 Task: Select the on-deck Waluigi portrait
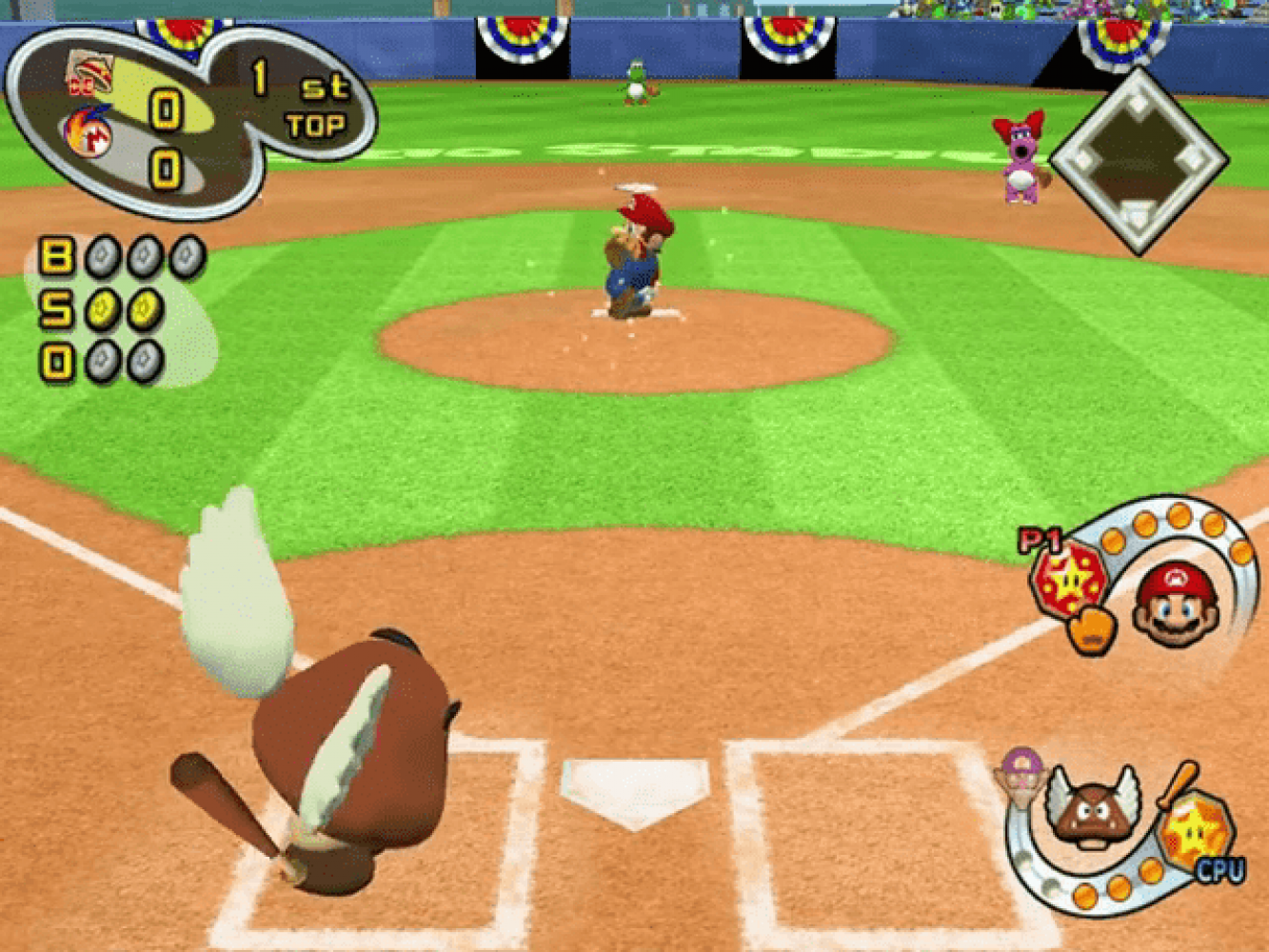tap(1020, 774)
